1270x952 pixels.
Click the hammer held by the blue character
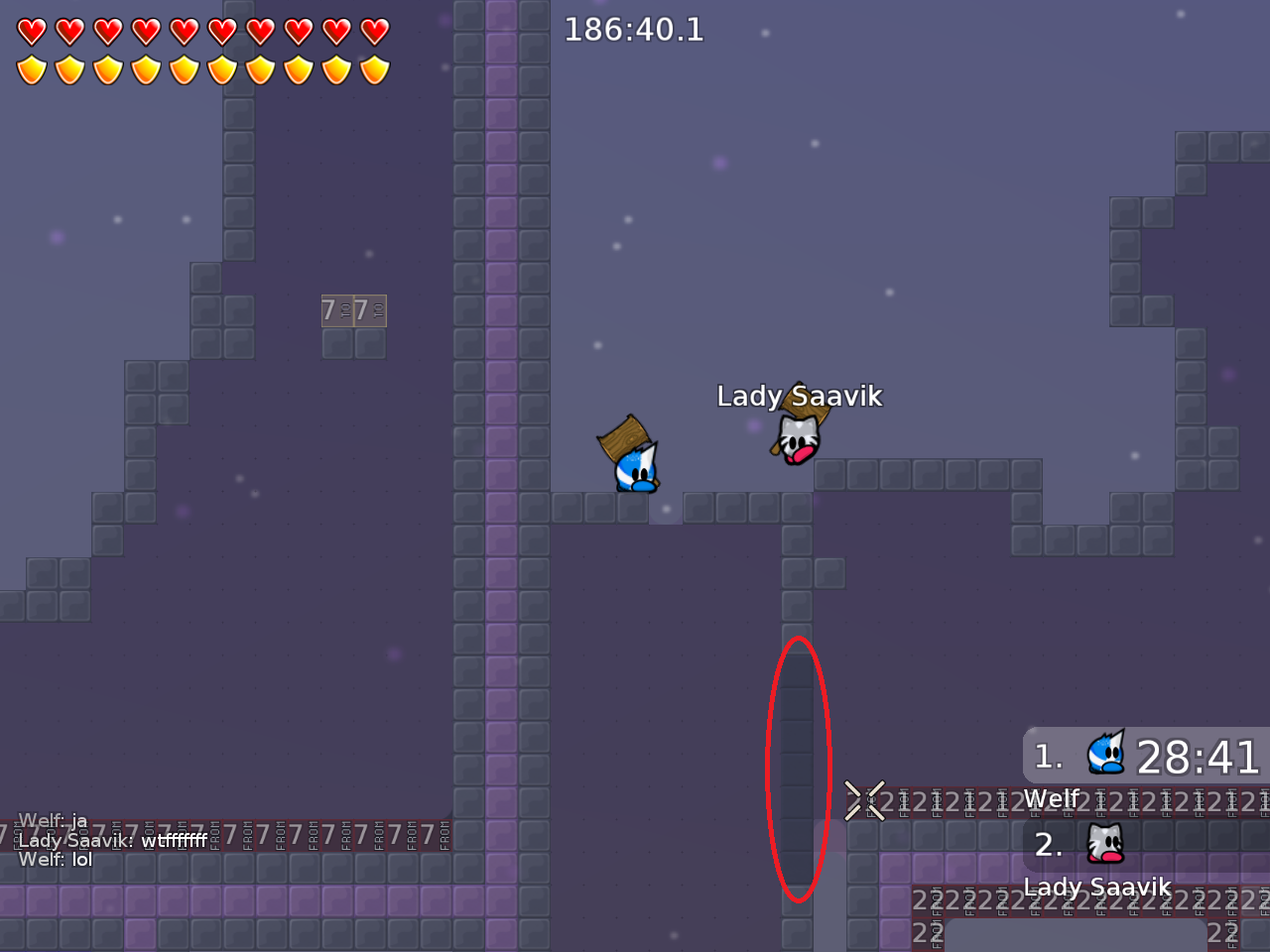tap(621, 438)
